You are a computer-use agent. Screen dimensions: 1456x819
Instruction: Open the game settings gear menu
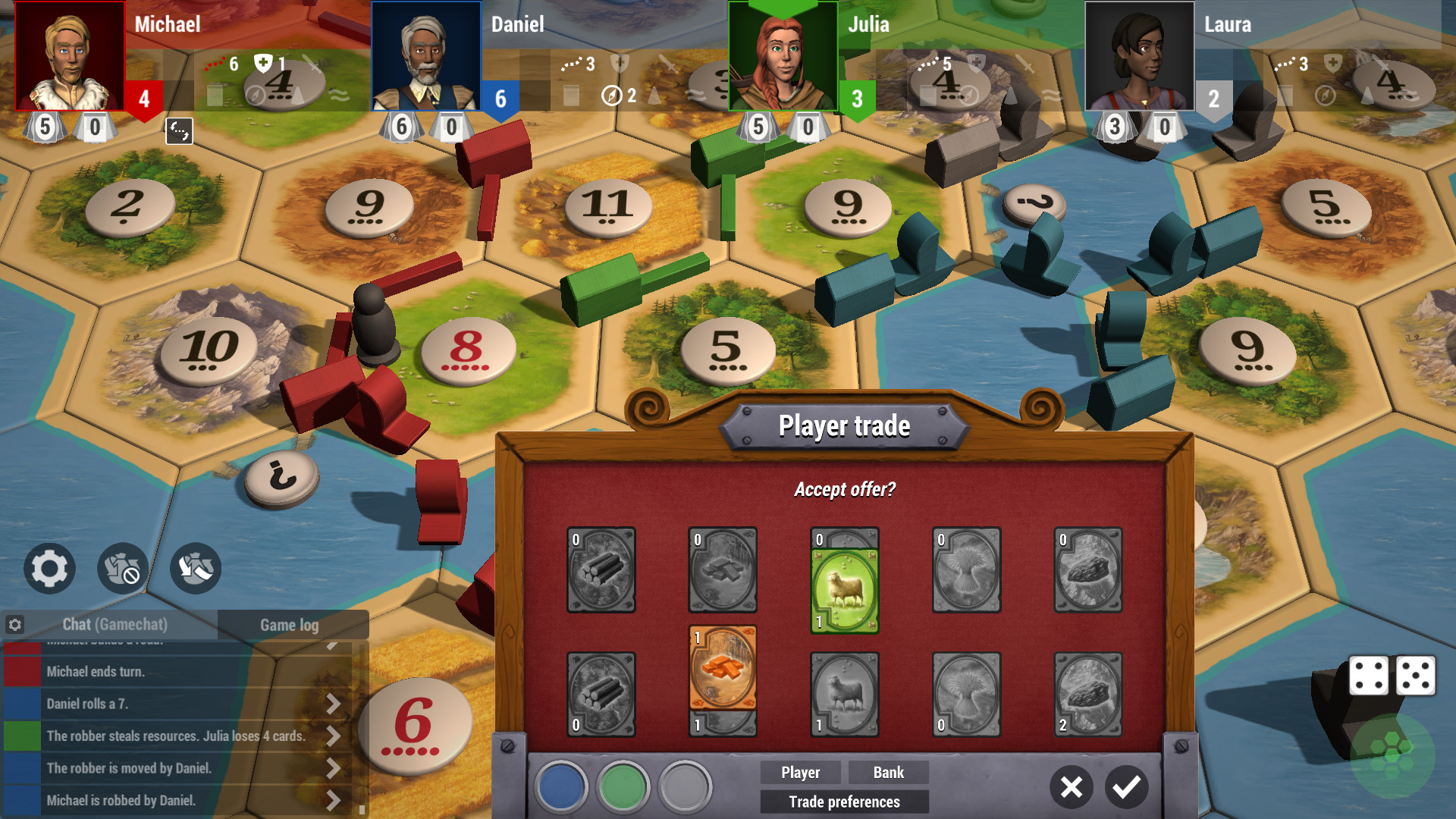tap(49, 569)
